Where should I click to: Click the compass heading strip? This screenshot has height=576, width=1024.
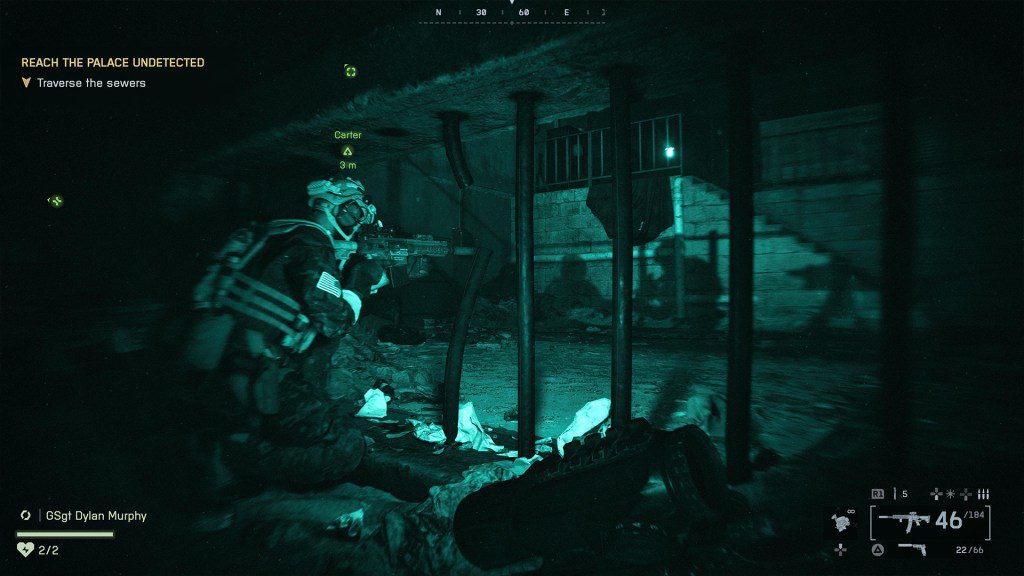(512, 13)
